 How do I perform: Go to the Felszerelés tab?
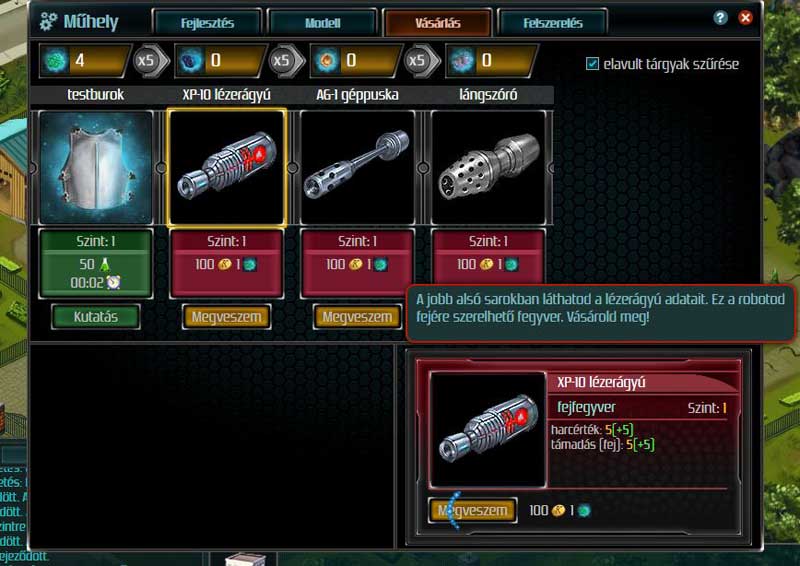click(553, 22)
